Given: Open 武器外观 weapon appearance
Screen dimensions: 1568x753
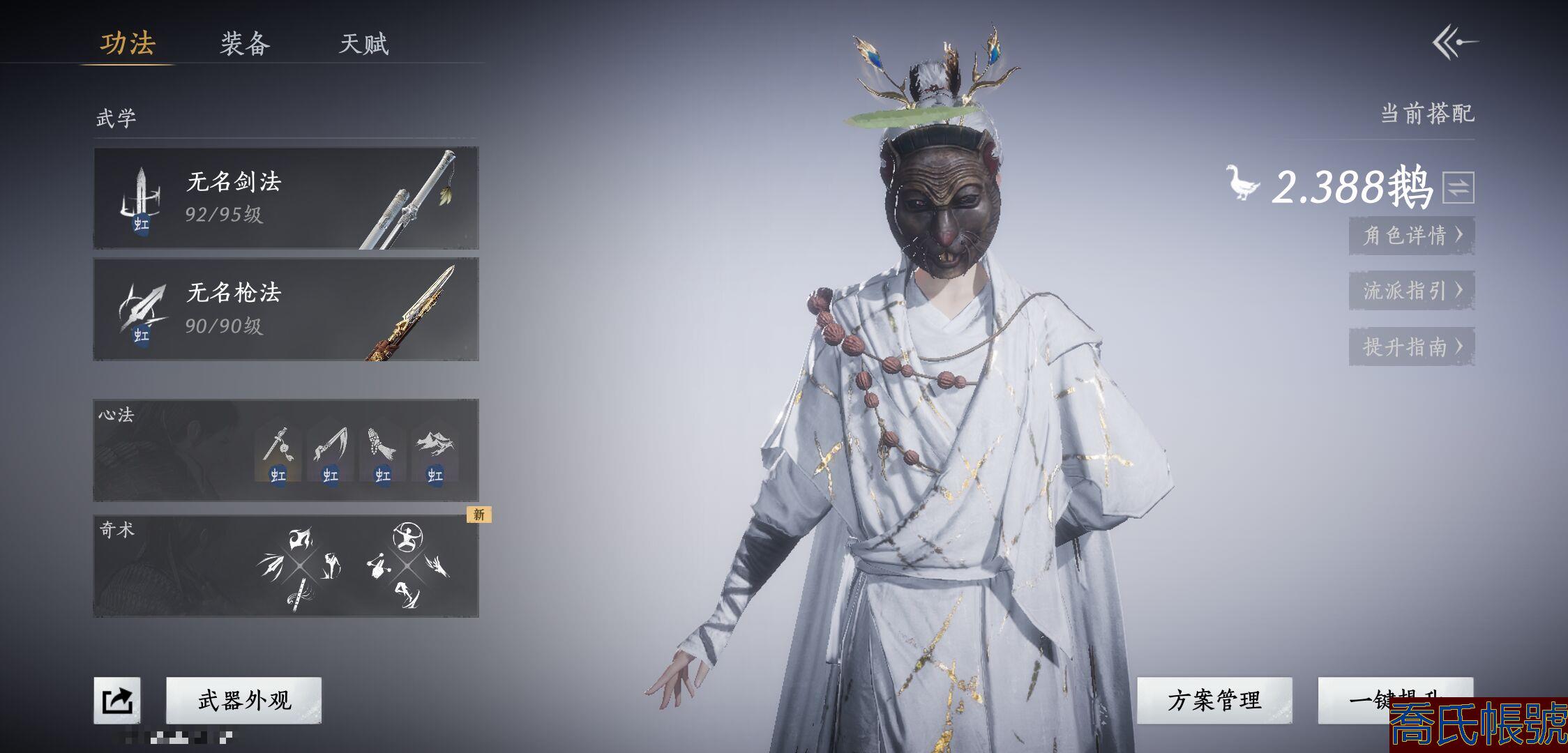Looking at the screenshot, I should [244, 700].
